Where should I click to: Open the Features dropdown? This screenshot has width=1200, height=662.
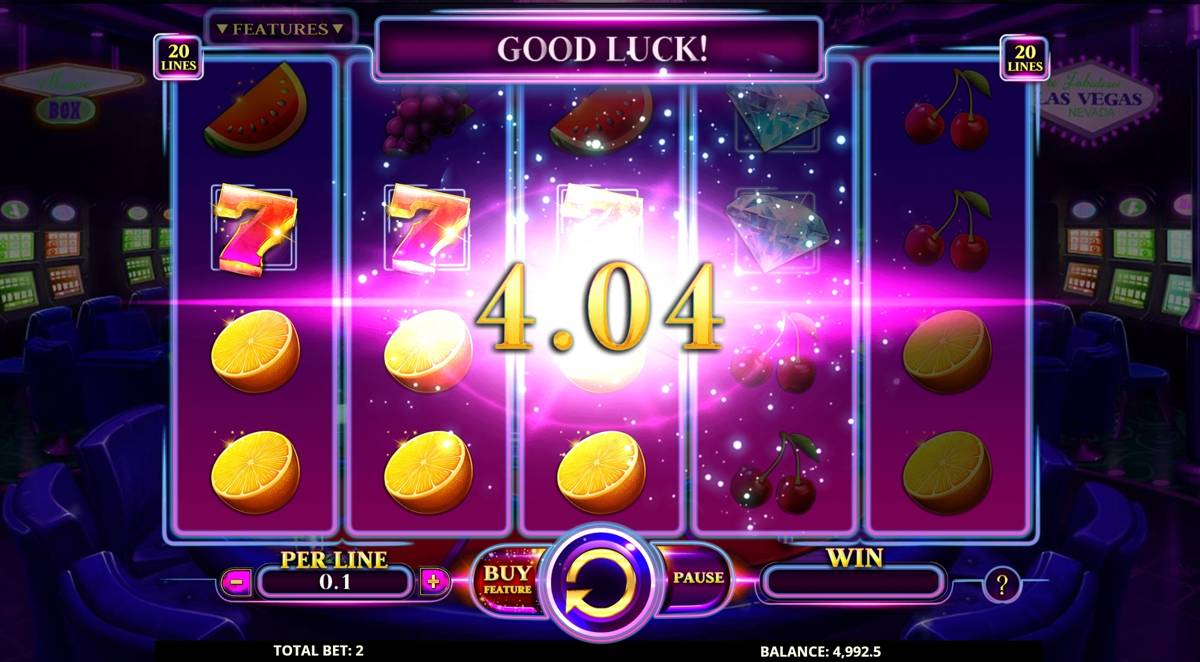(x=280, y=28)
